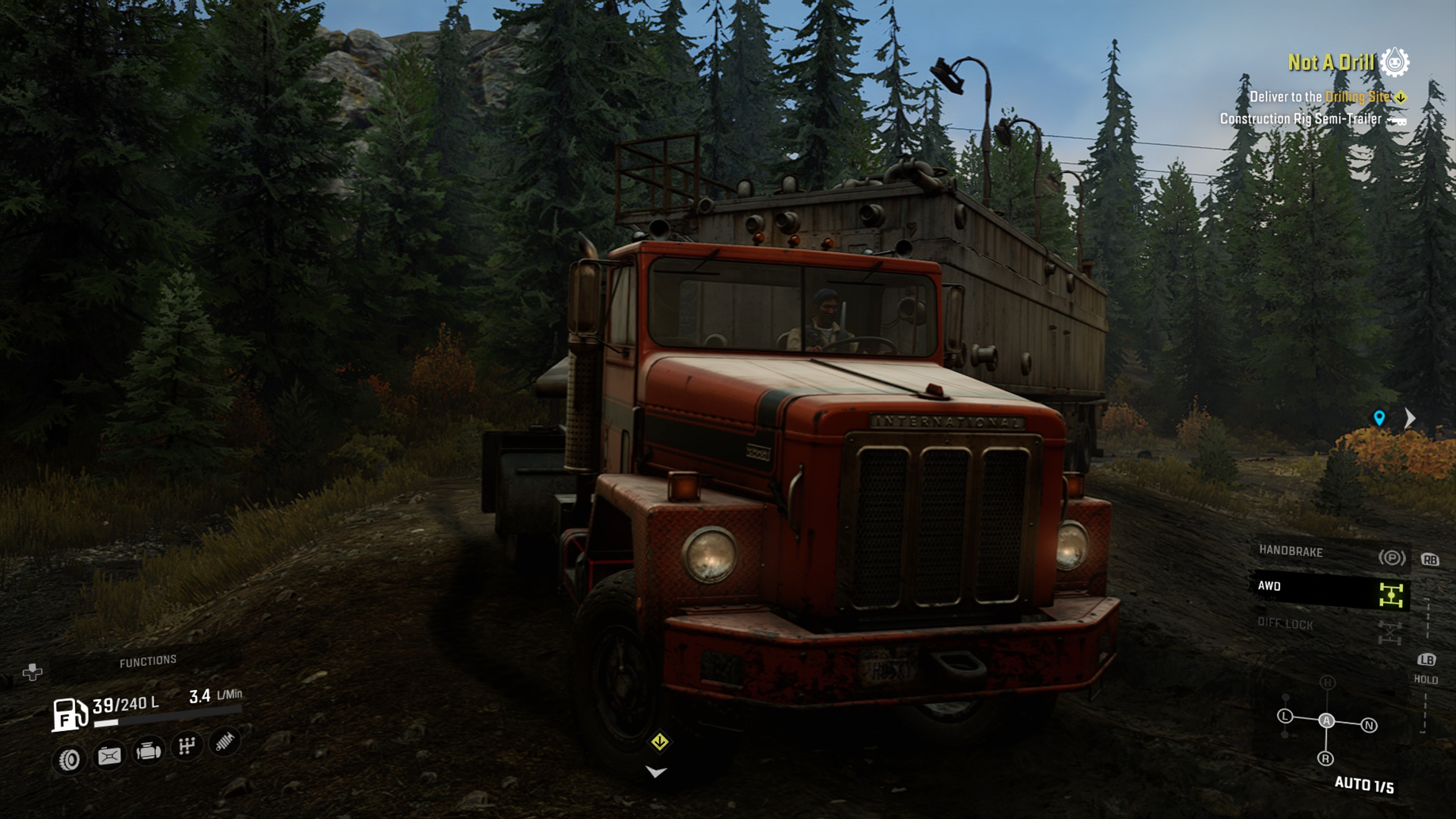Check the gearbox damage icon
The image size is (1456, 819).
pyautogui.click(x=187, y=746)
